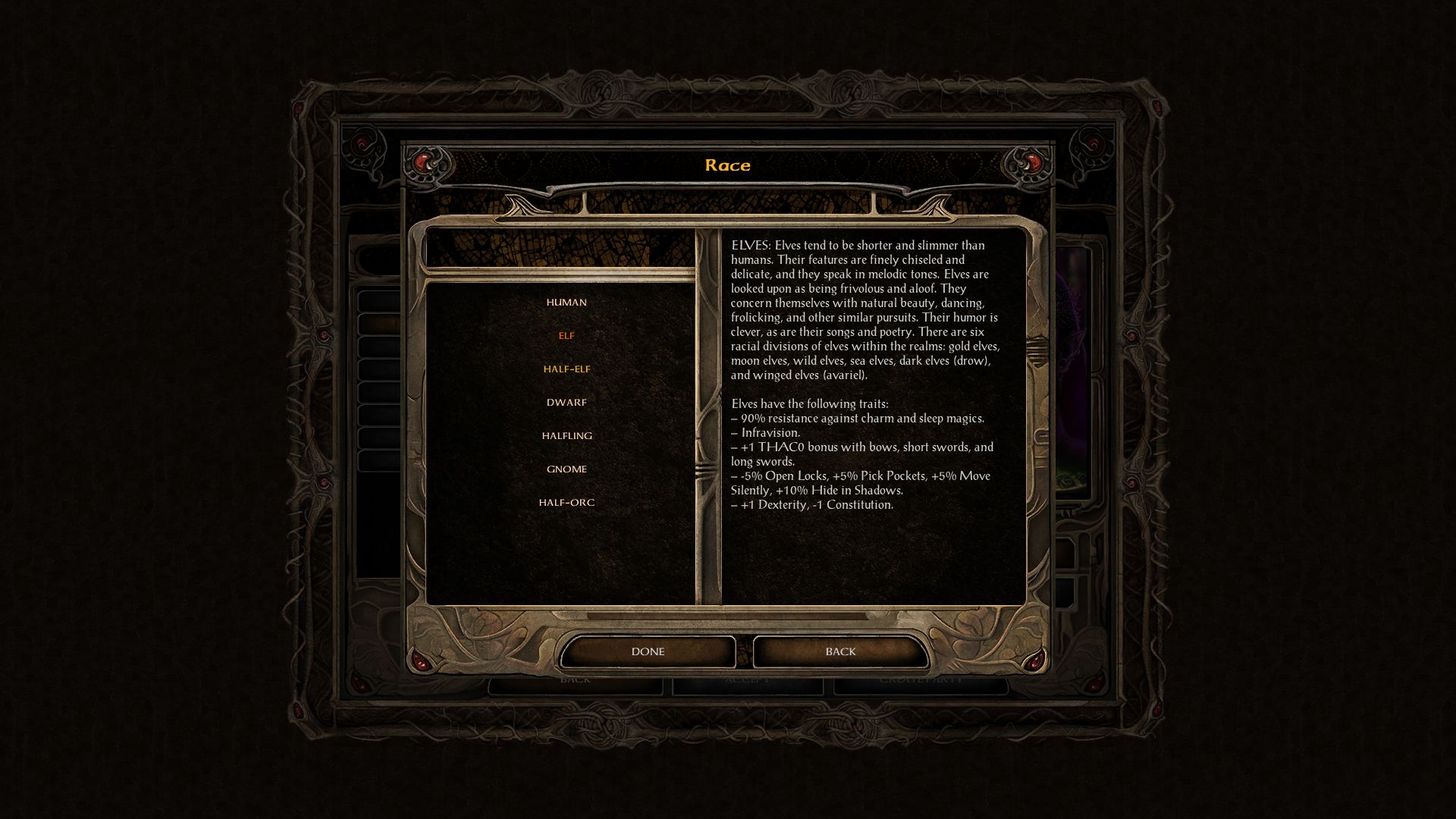Choose Elf from the race list
This screenshot has width=1456, height=819.
point(566,336)
